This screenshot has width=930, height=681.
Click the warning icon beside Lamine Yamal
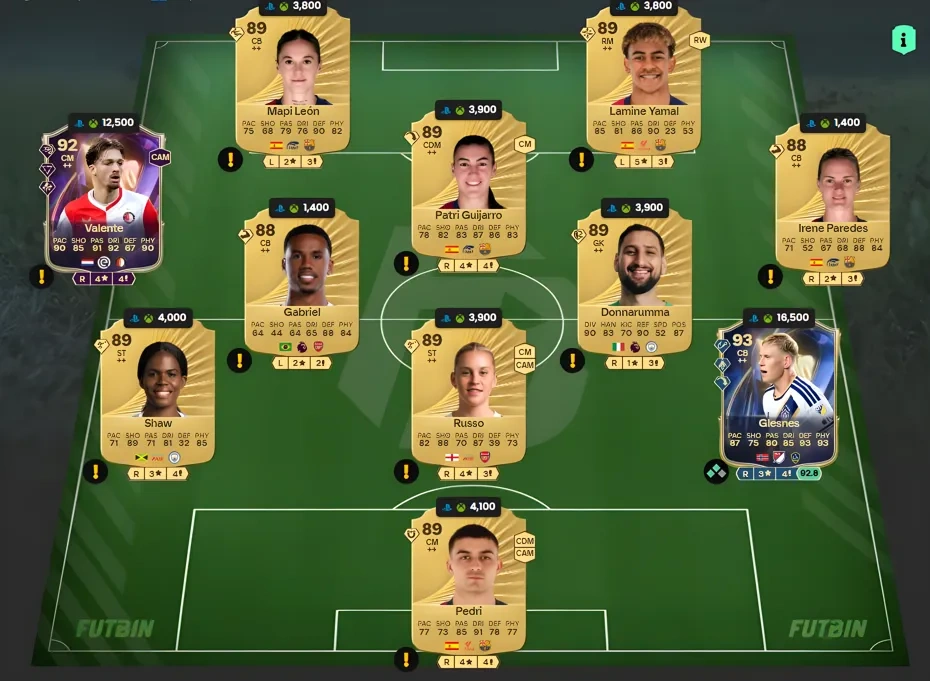coord(581,159)
